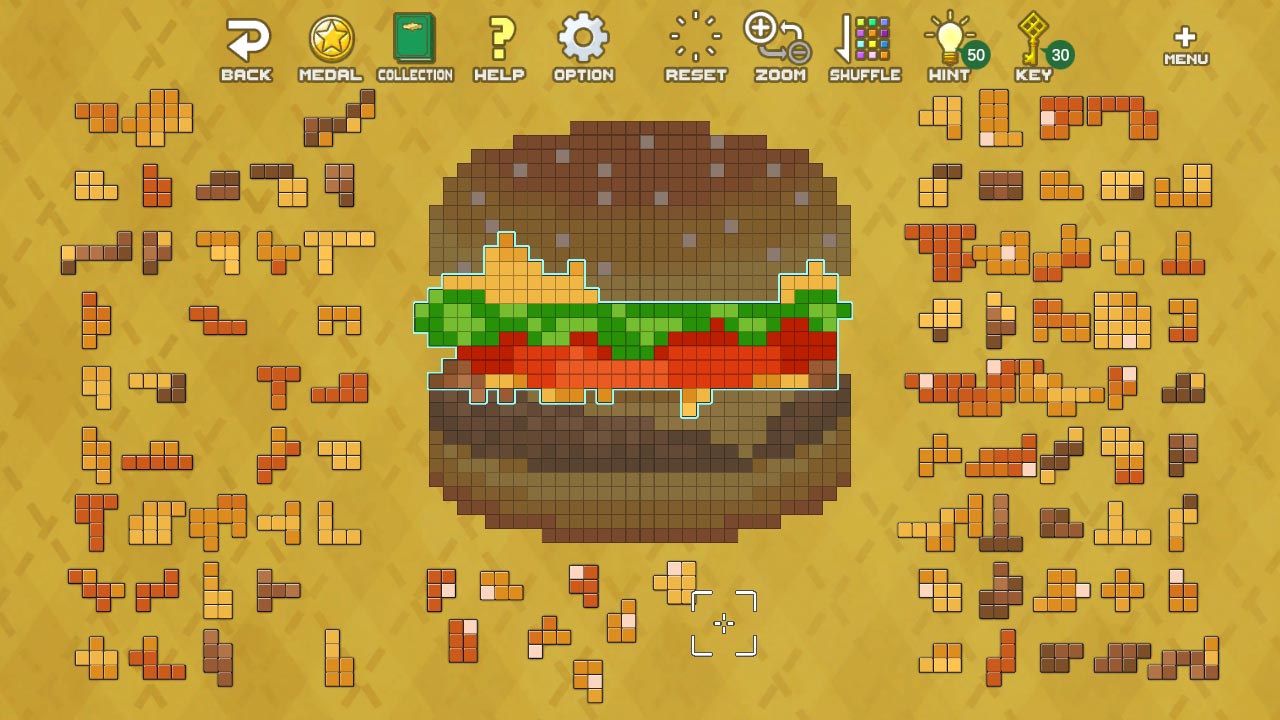Viewport: 1280px width, 720px height.
Task: Activate the Zoom tool
Action: [x=779, y=38]
